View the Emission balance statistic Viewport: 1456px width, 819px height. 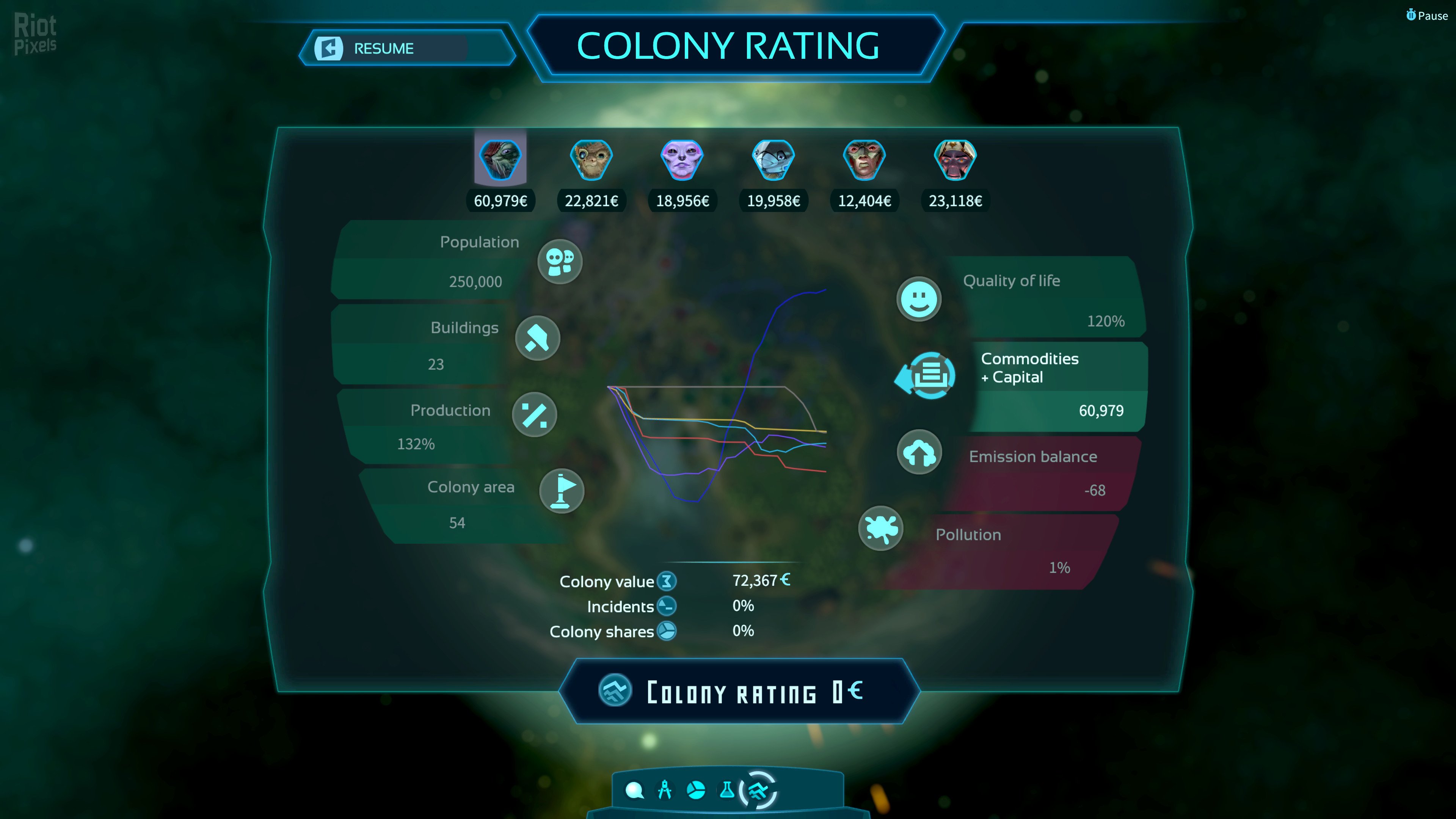click(x=919, y=452)
